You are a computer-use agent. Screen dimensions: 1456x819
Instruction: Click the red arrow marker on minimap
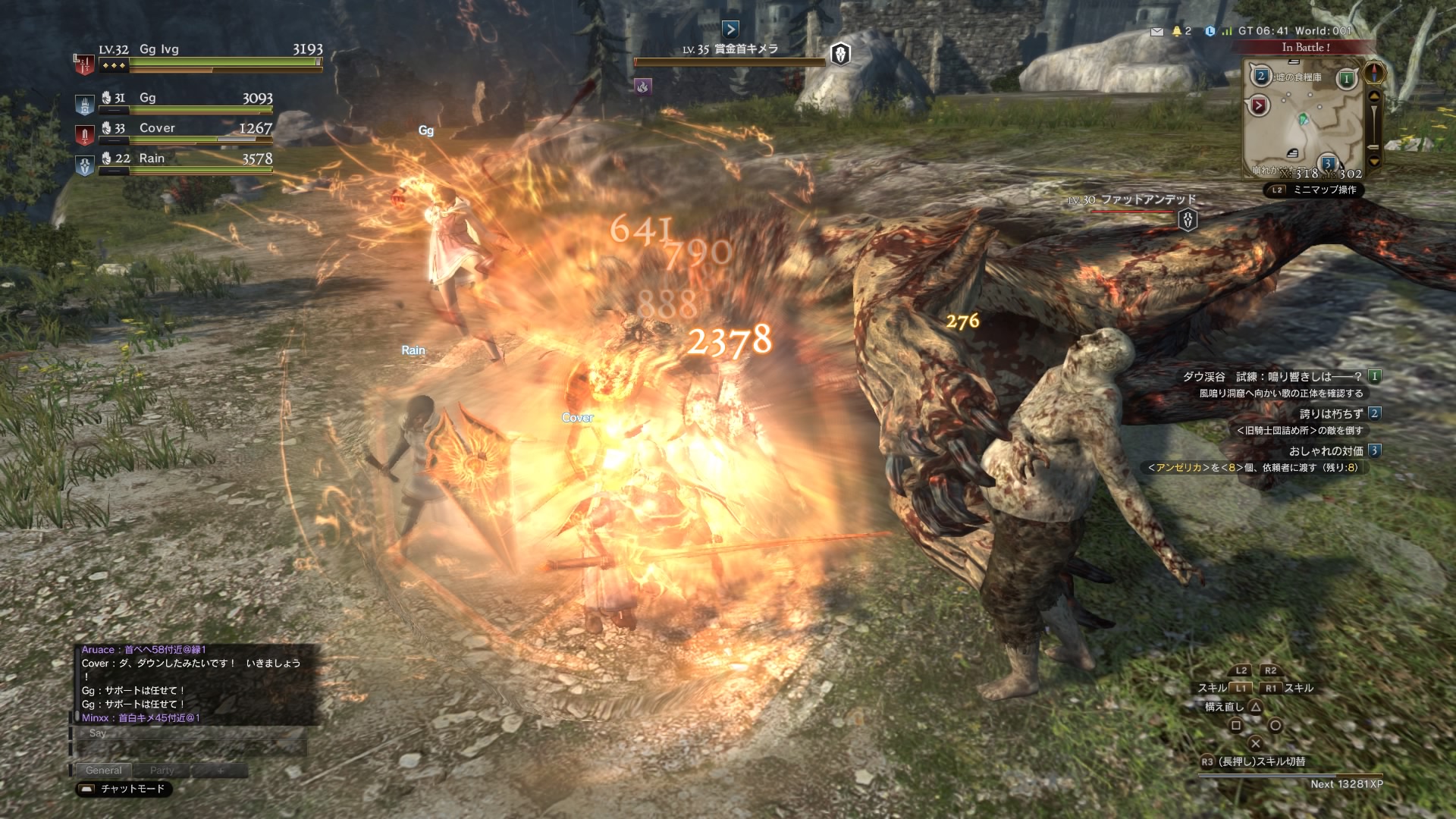pyautogui.click(x=1259, y=105)
